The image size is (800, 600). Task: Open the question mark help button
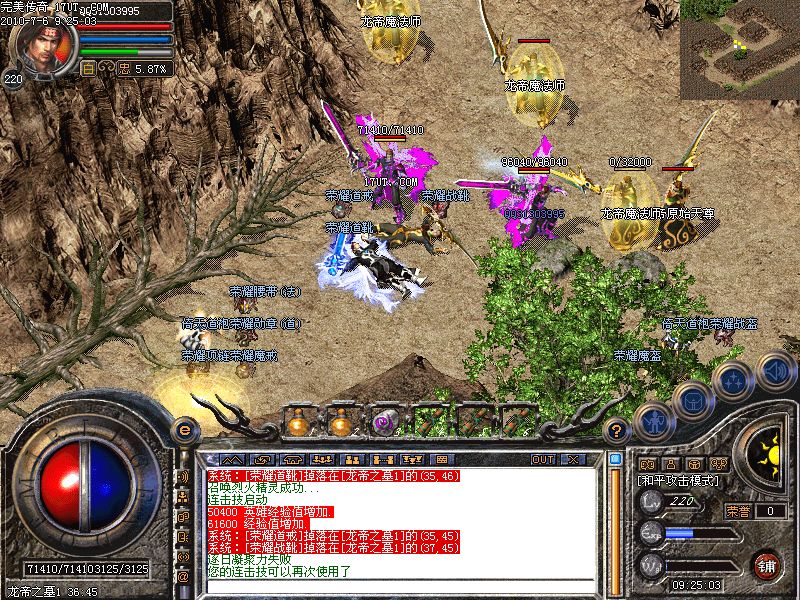pos(617,431)
